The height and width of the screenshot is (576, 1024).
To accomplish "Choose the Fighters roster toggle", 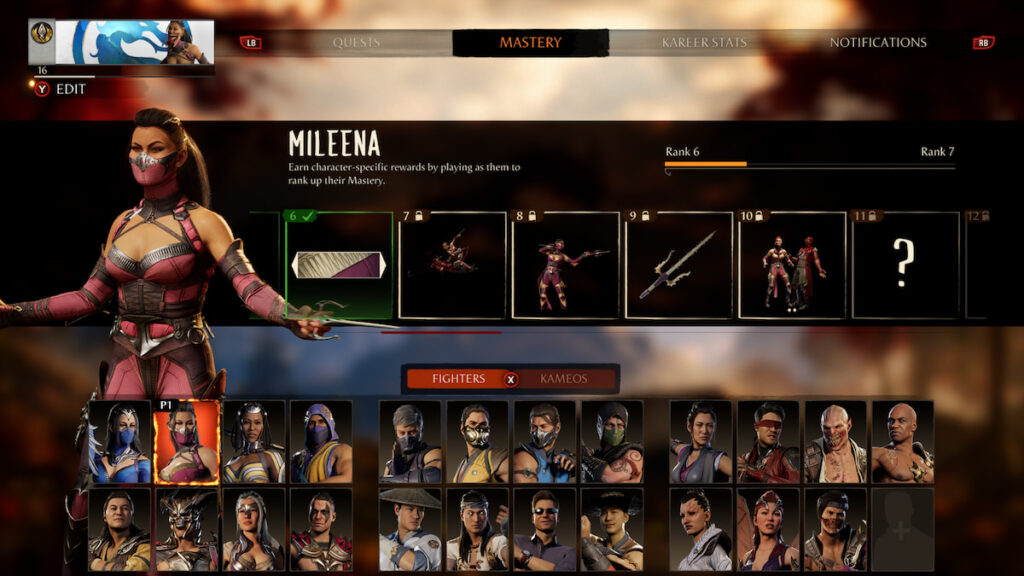I will pyautogui.click(x=458, y=379).
